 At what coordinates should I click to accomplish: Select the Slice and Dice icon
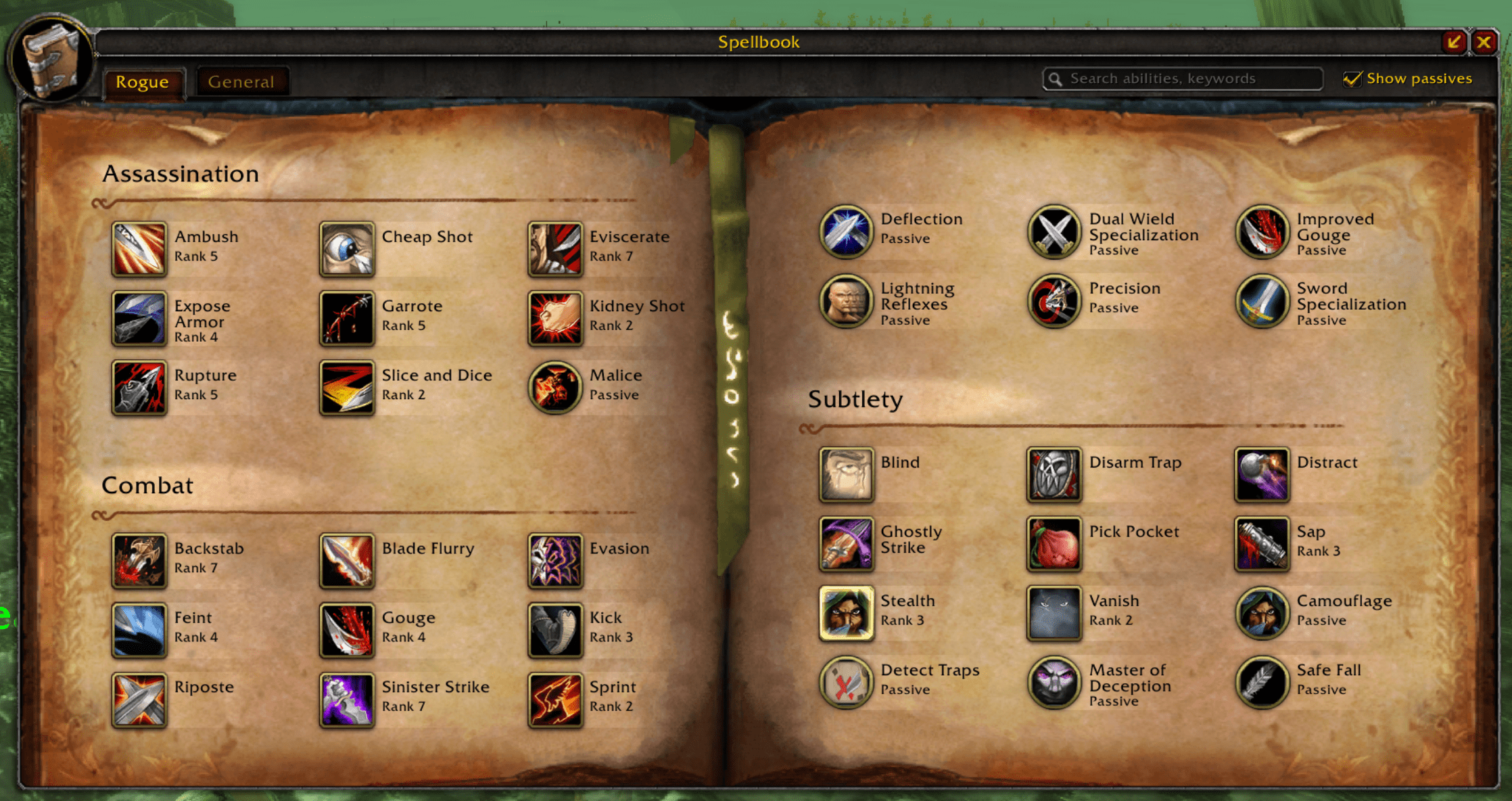[x=347, y=388]
